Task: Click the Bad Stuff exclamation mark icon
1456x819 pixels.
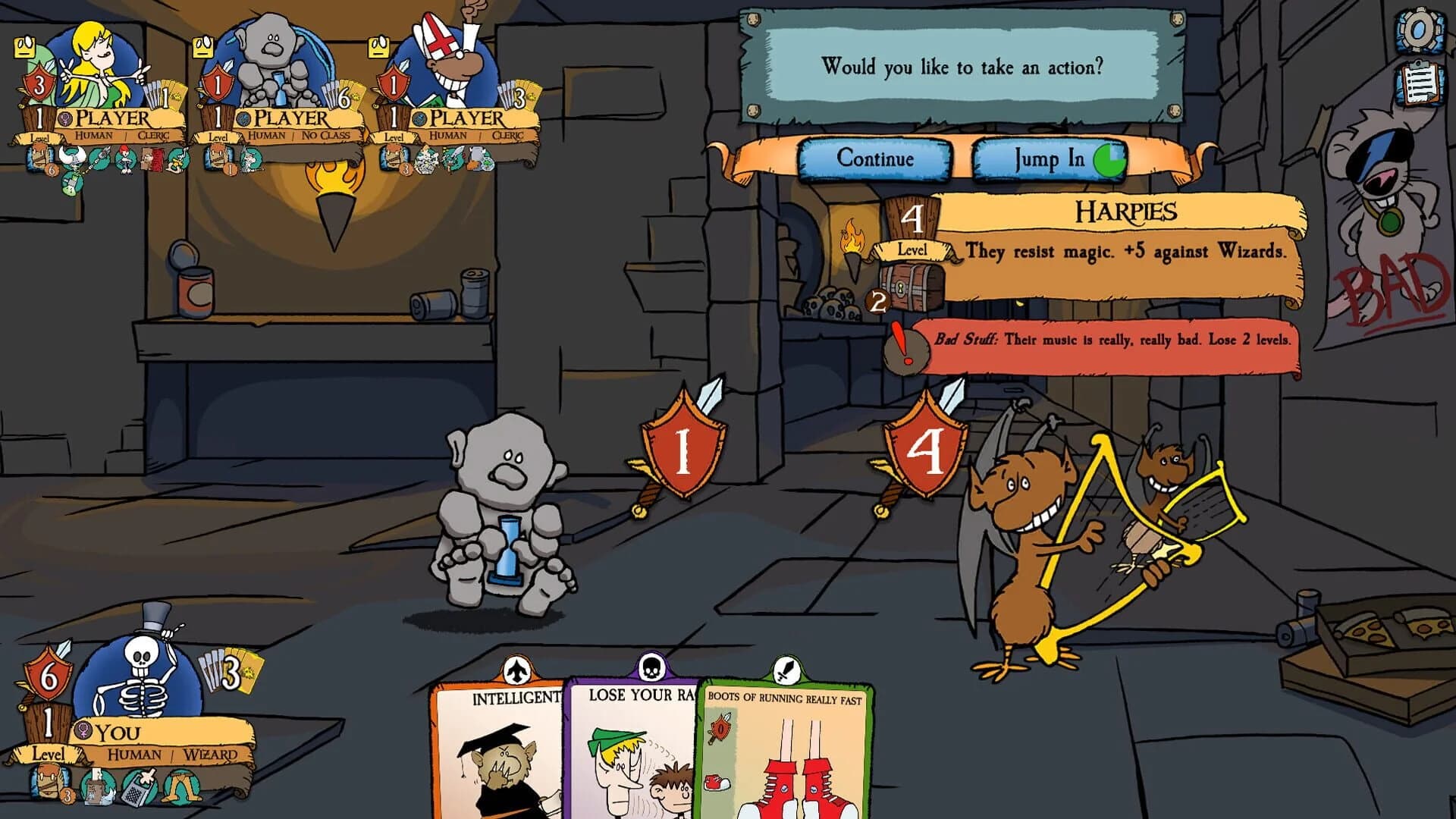Action: pyautogui.click(x=905, y=349)
